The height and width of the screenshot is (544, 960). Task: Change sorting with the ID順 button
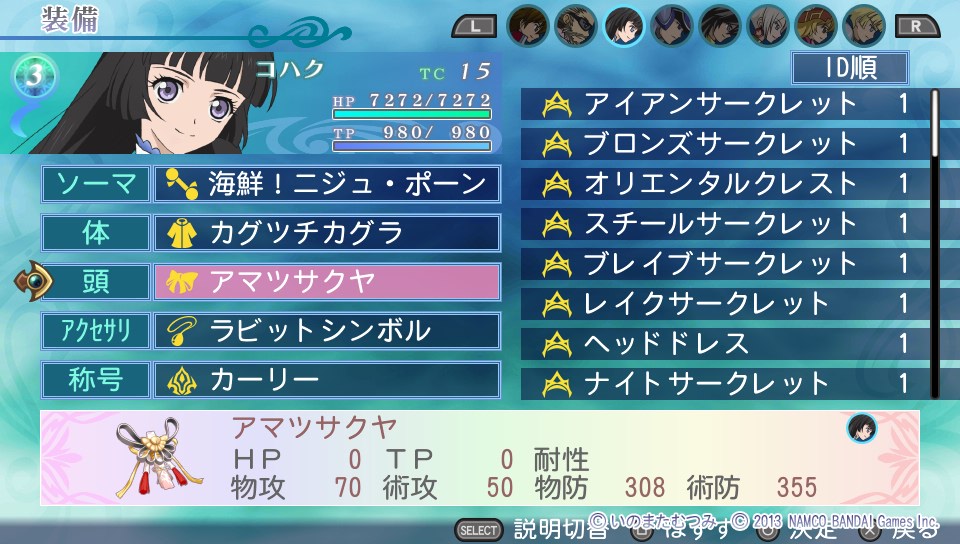click(850, 69)
